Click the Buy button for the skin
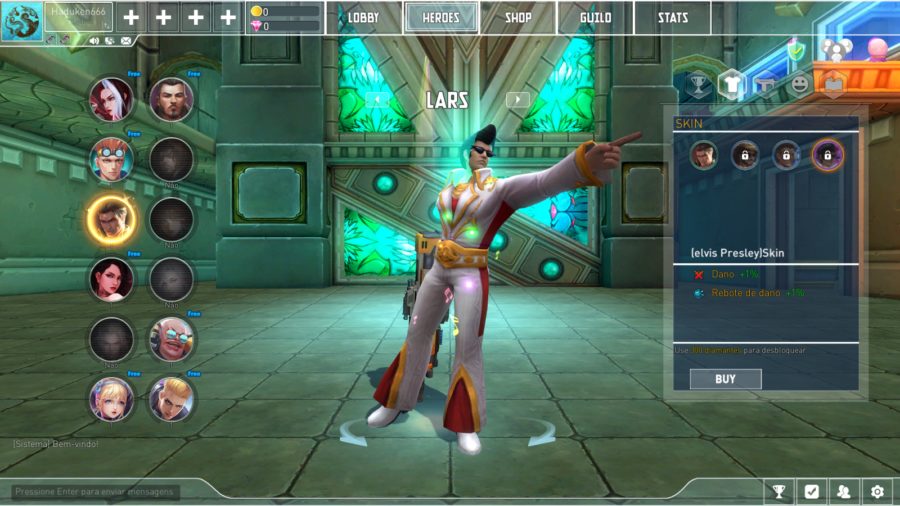The height and width of the screenshot is (506, 900). tap(725, 379)
